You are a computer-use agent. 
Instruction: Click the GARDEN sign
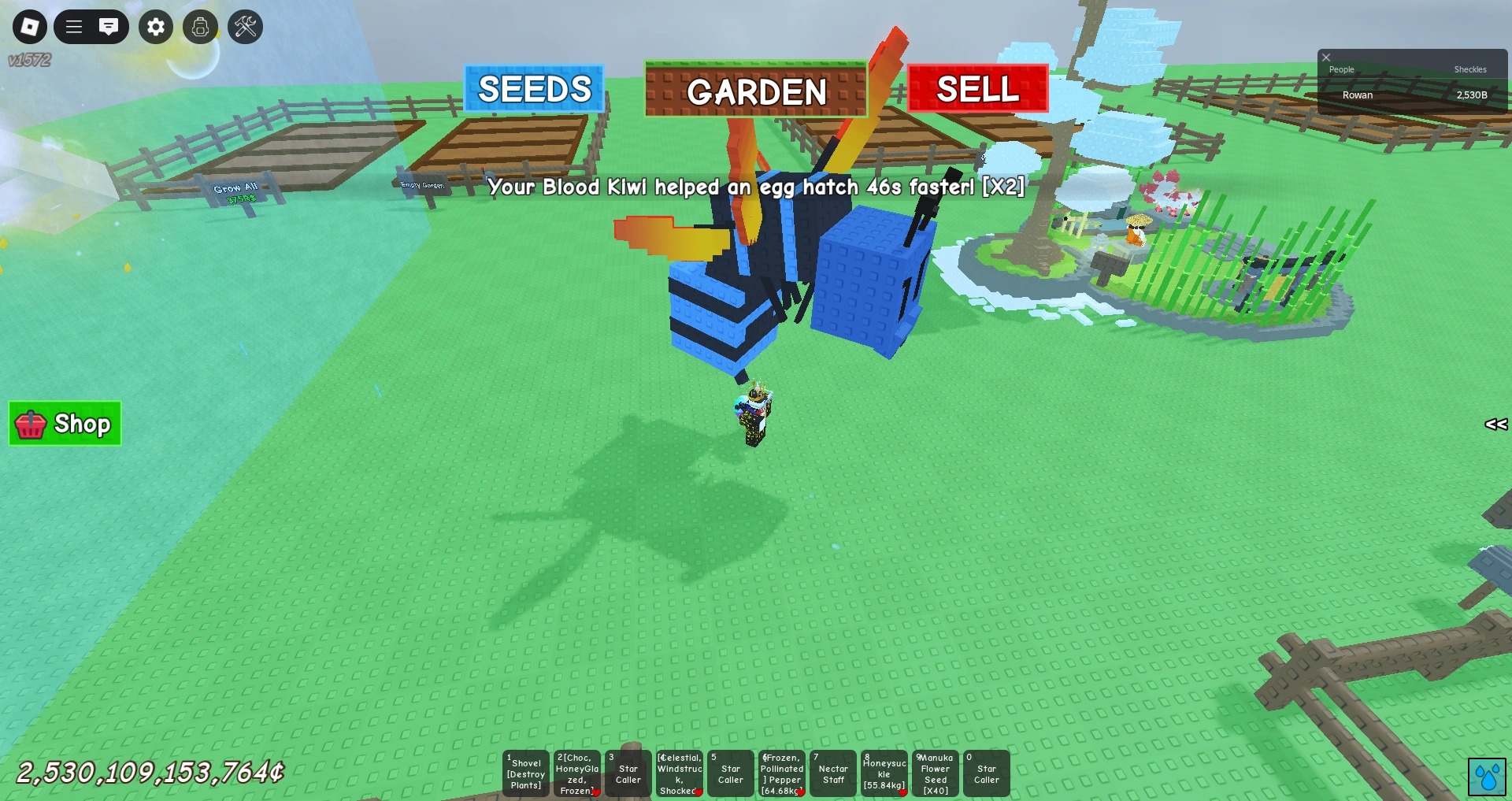click(755, 93)
